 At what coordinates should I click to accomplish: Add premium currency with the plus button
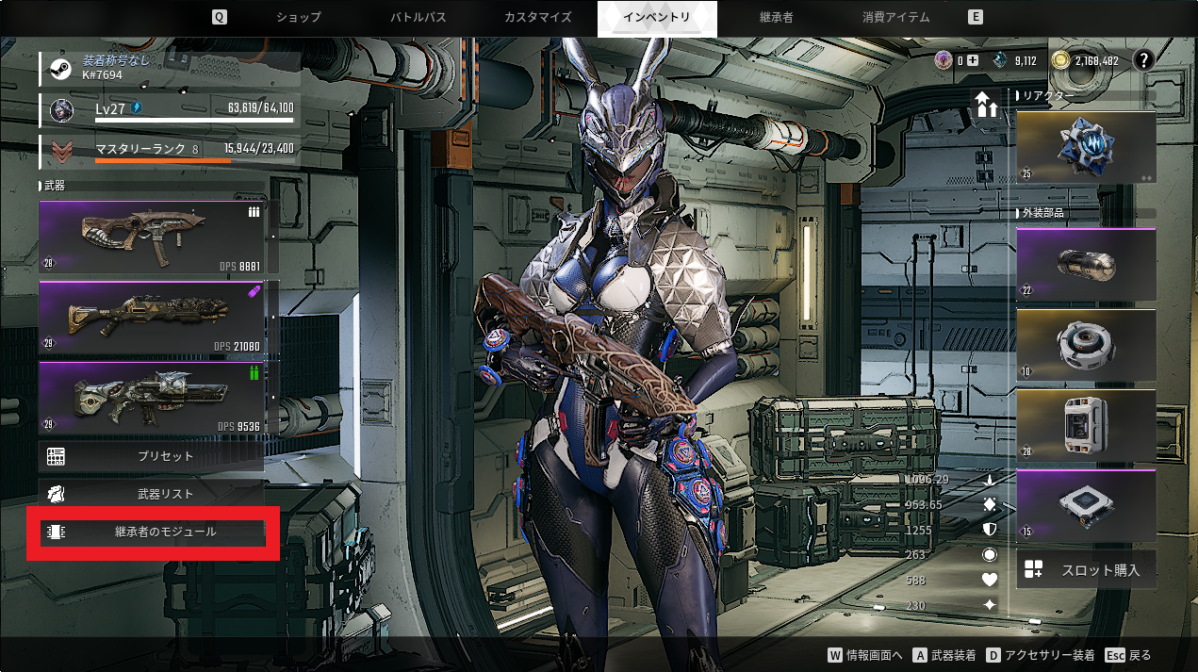tap(973, 60)
